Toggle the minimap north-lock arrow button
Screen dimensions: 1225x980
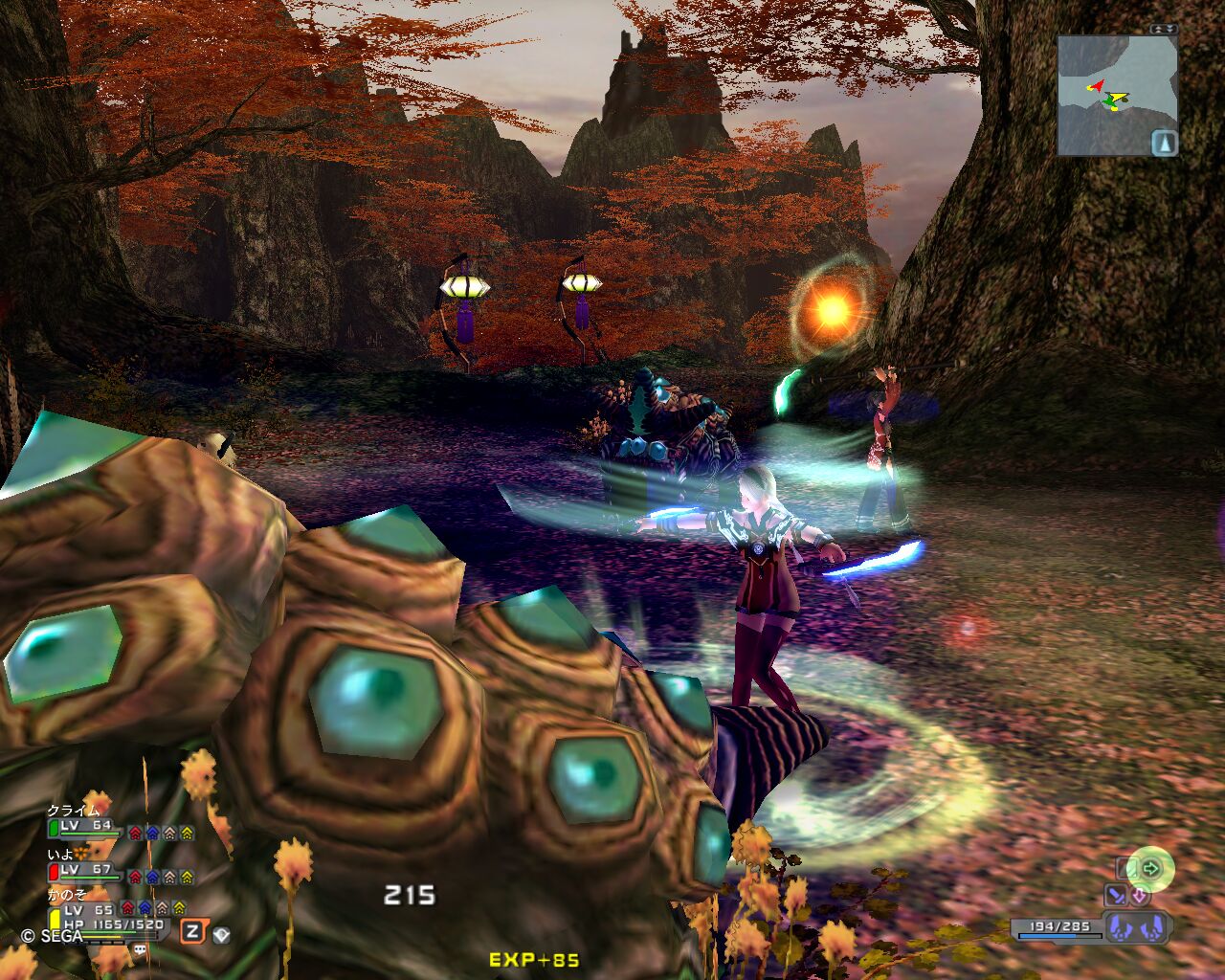tap(1165, 143)
